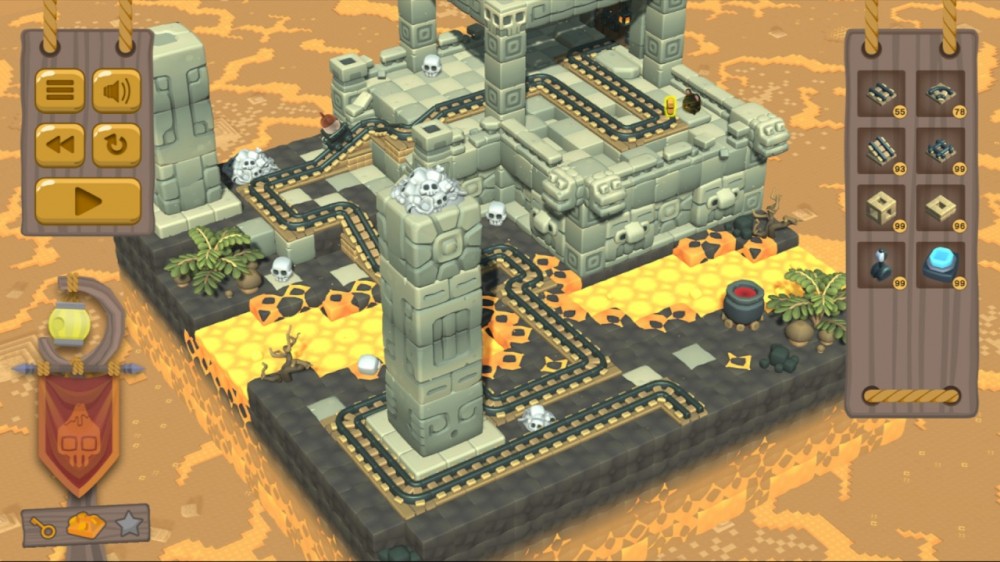Select the dark crossing track piece
The image size is (1000, 562).
[x=940, y=151]
